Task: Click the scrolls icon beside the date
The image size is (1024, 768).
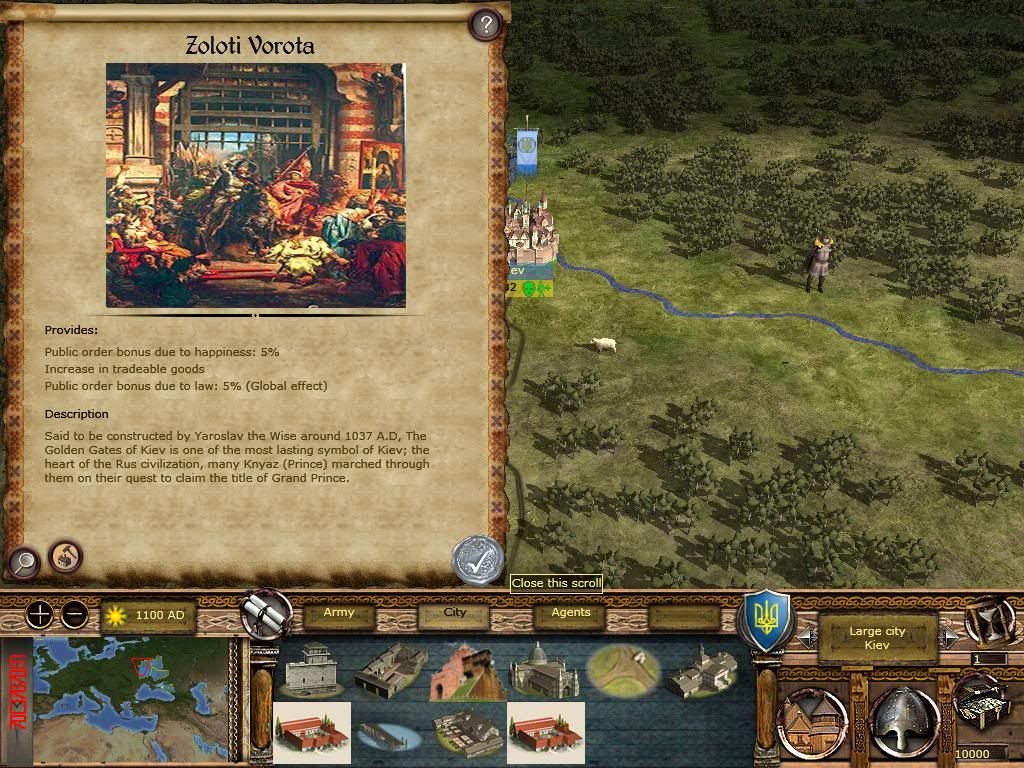Action: pos(267,615)
